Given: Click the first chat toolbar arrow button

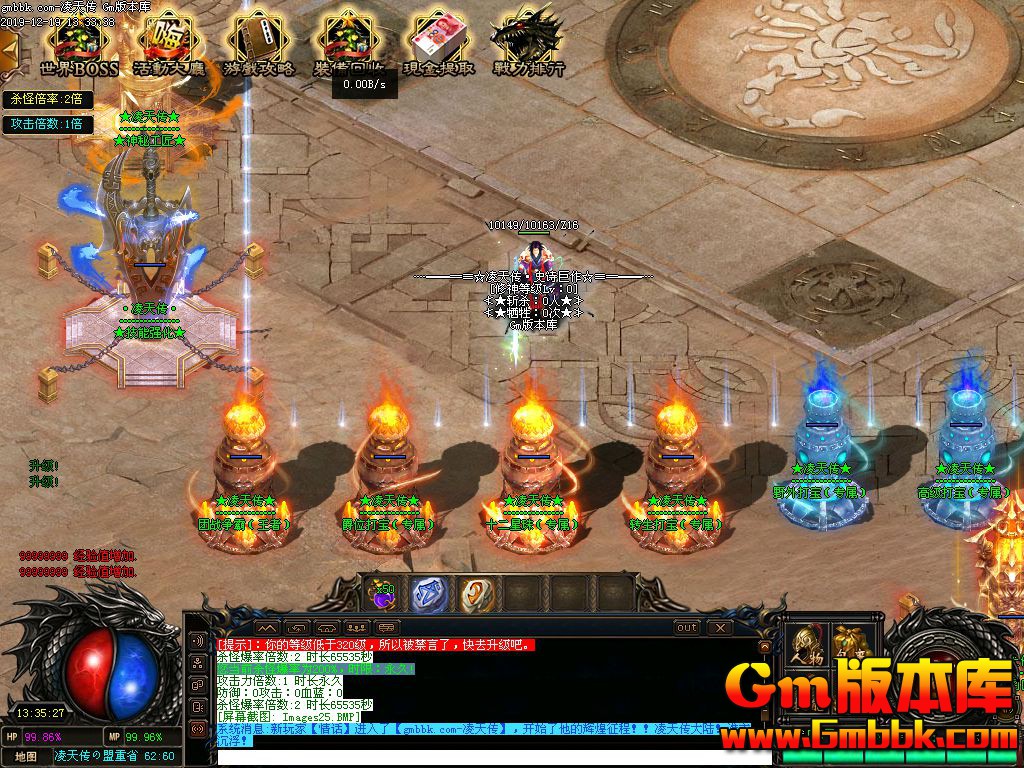Looking at the screenshot, I should click(265, 627).
